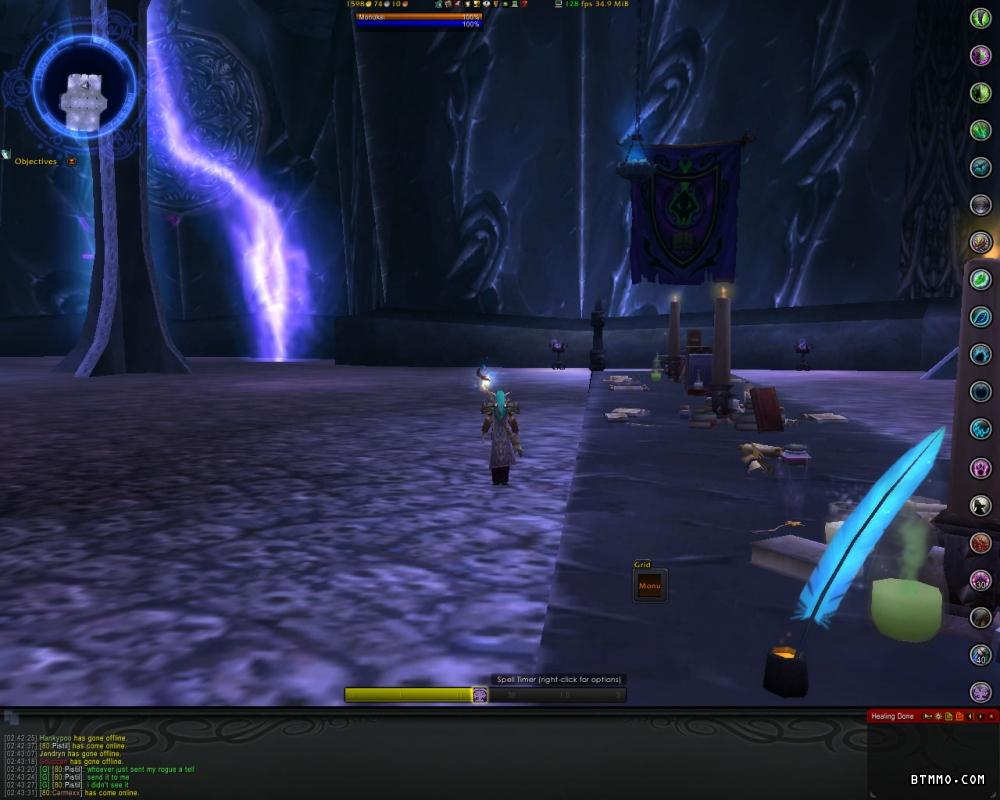Screen dimensions: 1000x800
Task: Open the Grid menu button
Action: click(x=649, y=586)
